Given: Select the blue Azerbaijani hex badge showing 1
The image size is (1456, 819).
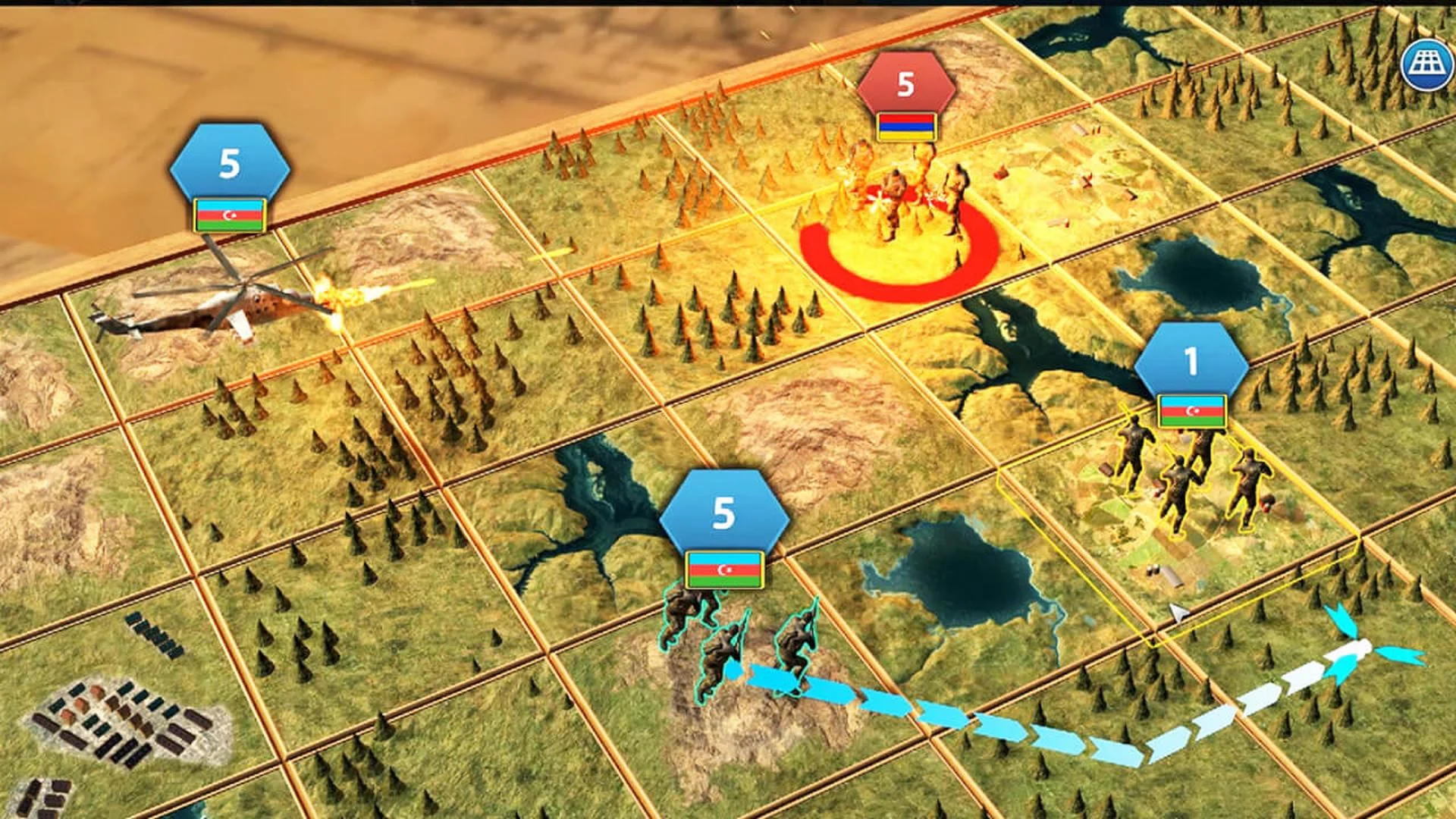Looking at the screenshot, I should 1191,358.
